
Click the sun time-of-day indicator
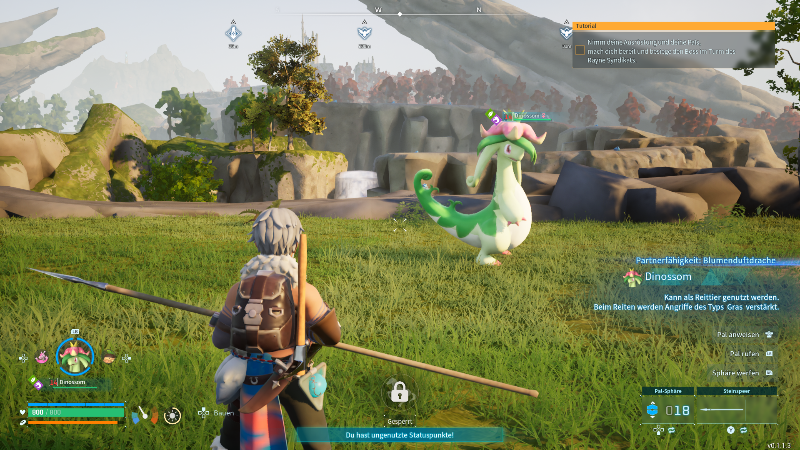pos(173,413)
